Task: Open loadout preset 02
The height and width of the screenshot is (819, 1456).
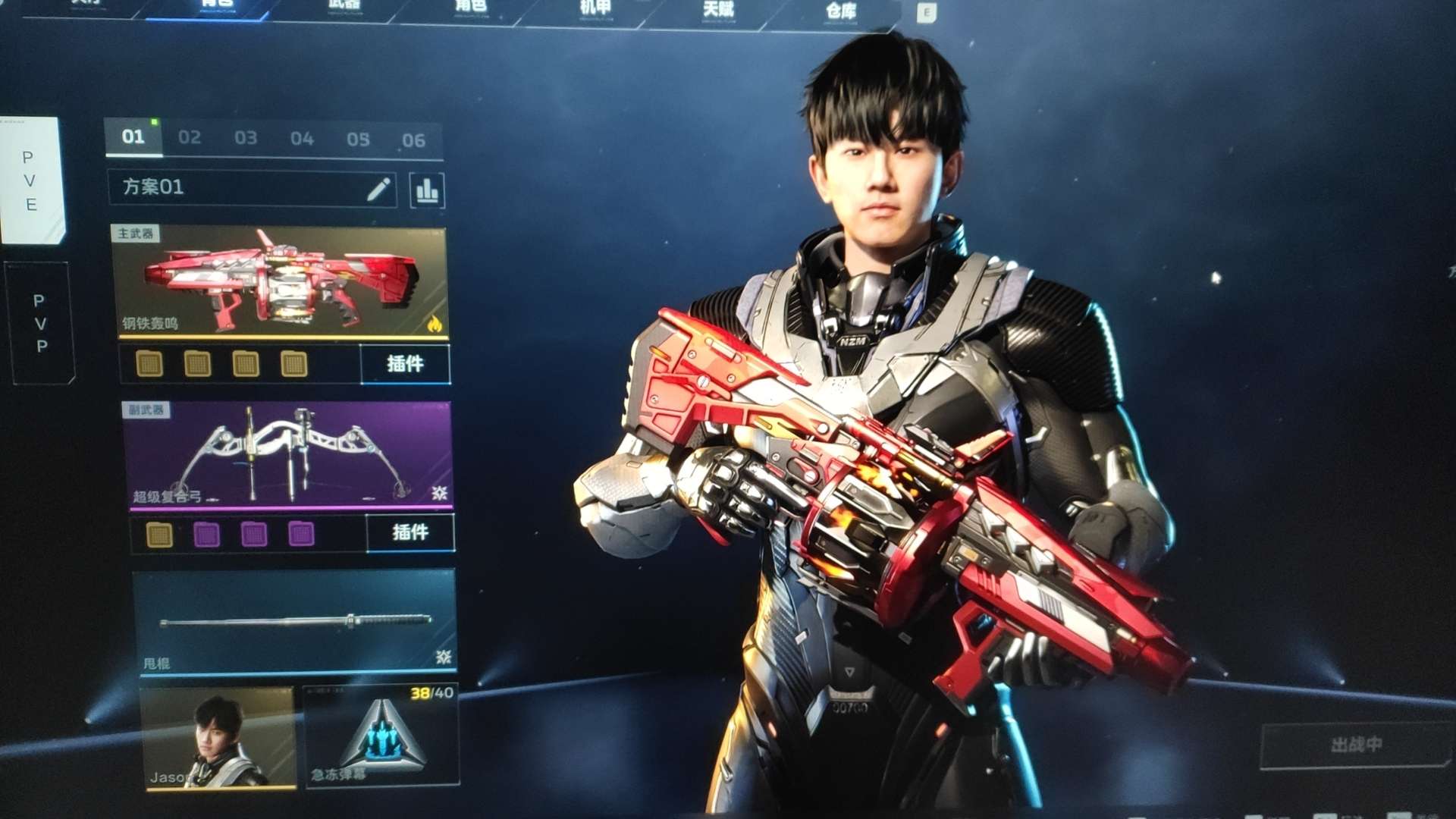Action: tap(190, 137)
